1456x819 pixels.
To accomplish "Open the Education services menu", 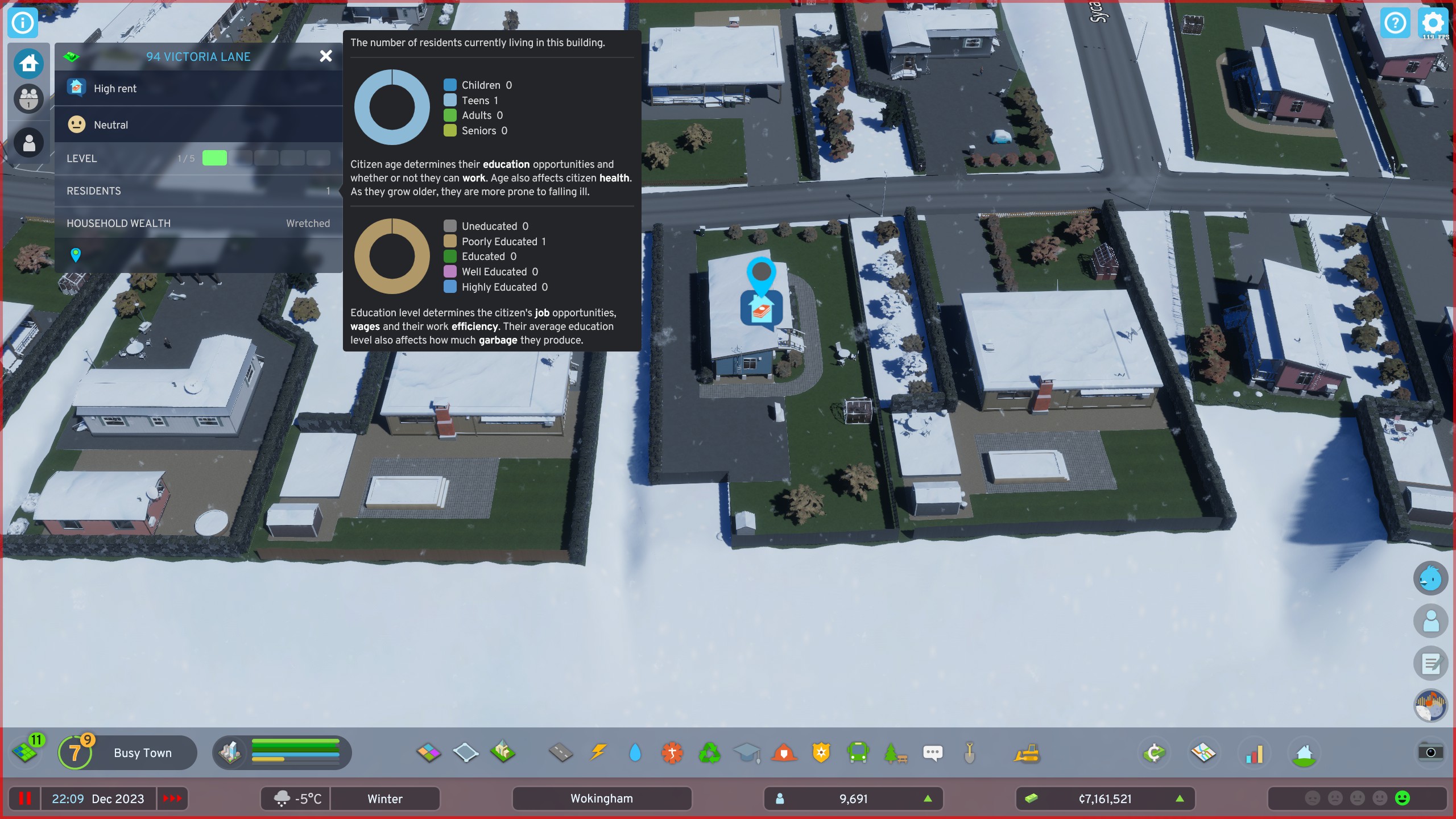I will [x=747, y=752].
